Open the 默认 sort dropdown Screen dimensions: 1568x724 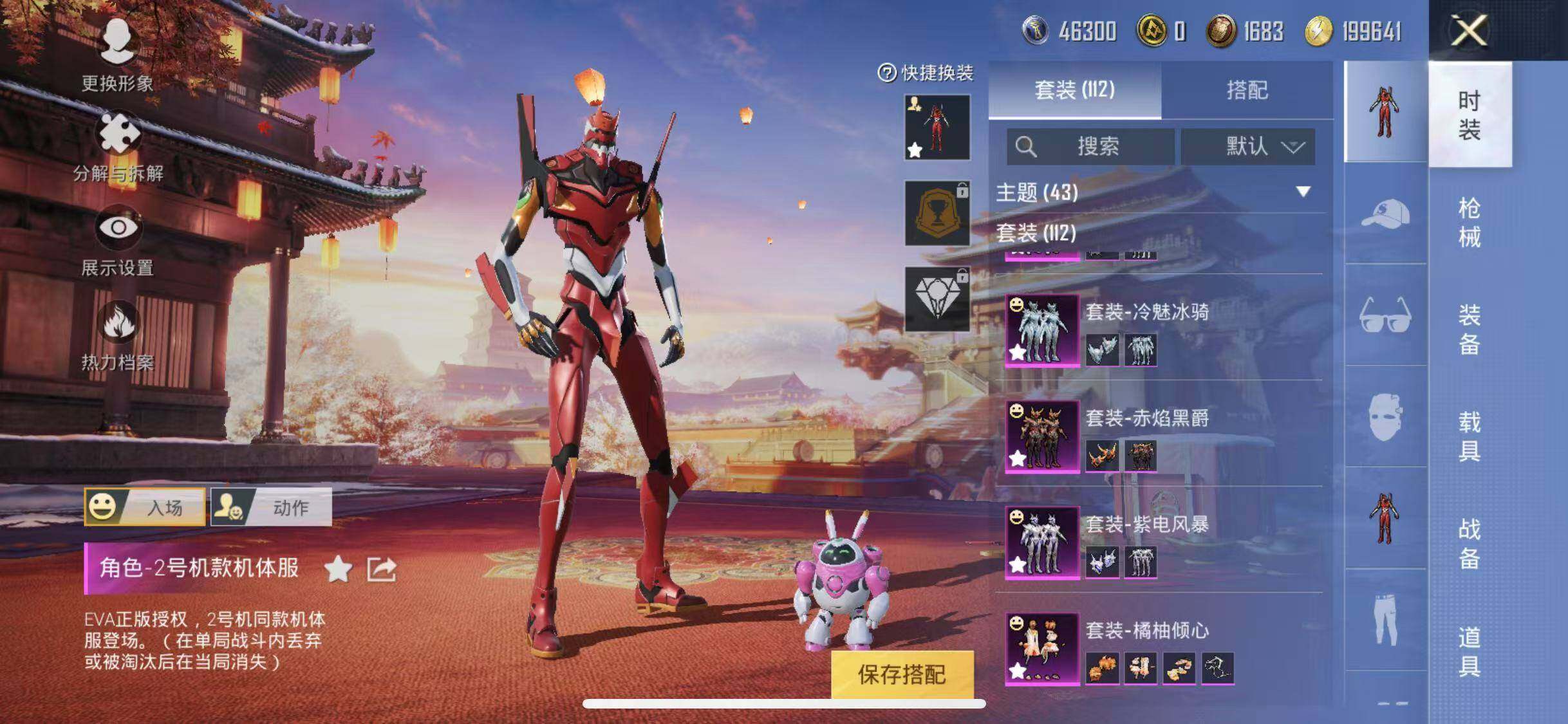1247,147
